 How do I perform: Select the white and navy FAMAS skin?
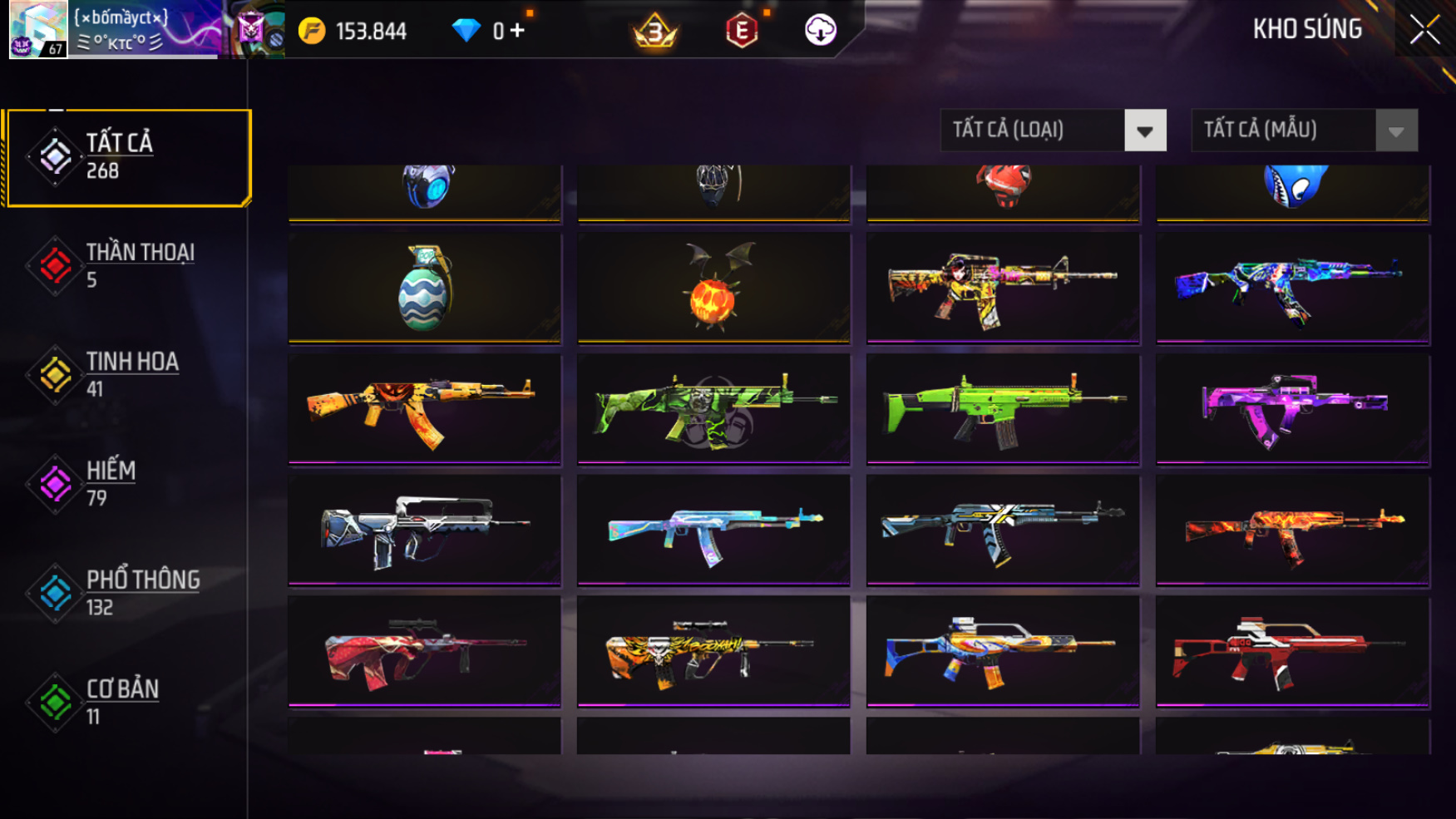coord(425,530)
